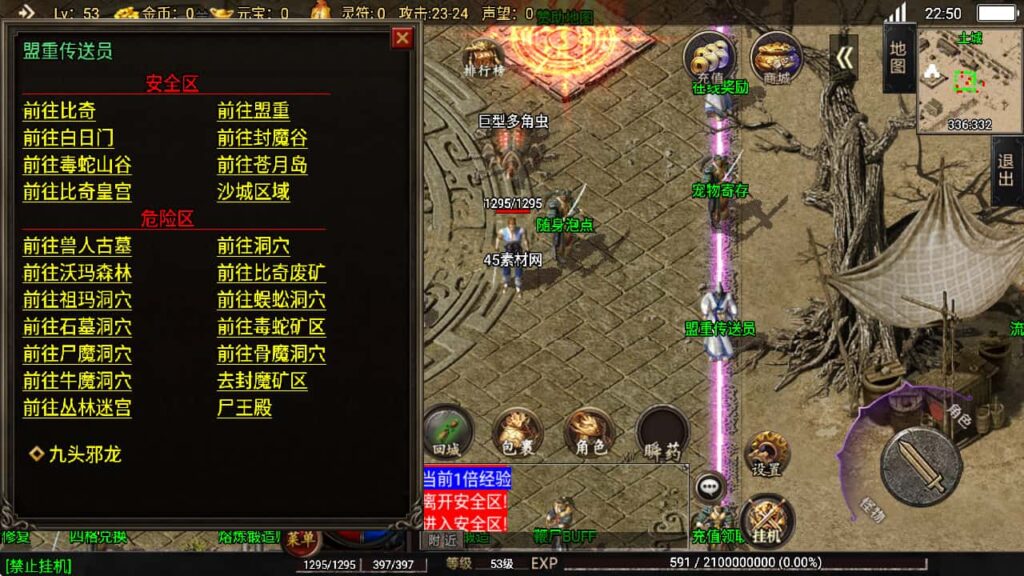
Task: Choose the 前往盟重 destination
Action: [253, 111]
